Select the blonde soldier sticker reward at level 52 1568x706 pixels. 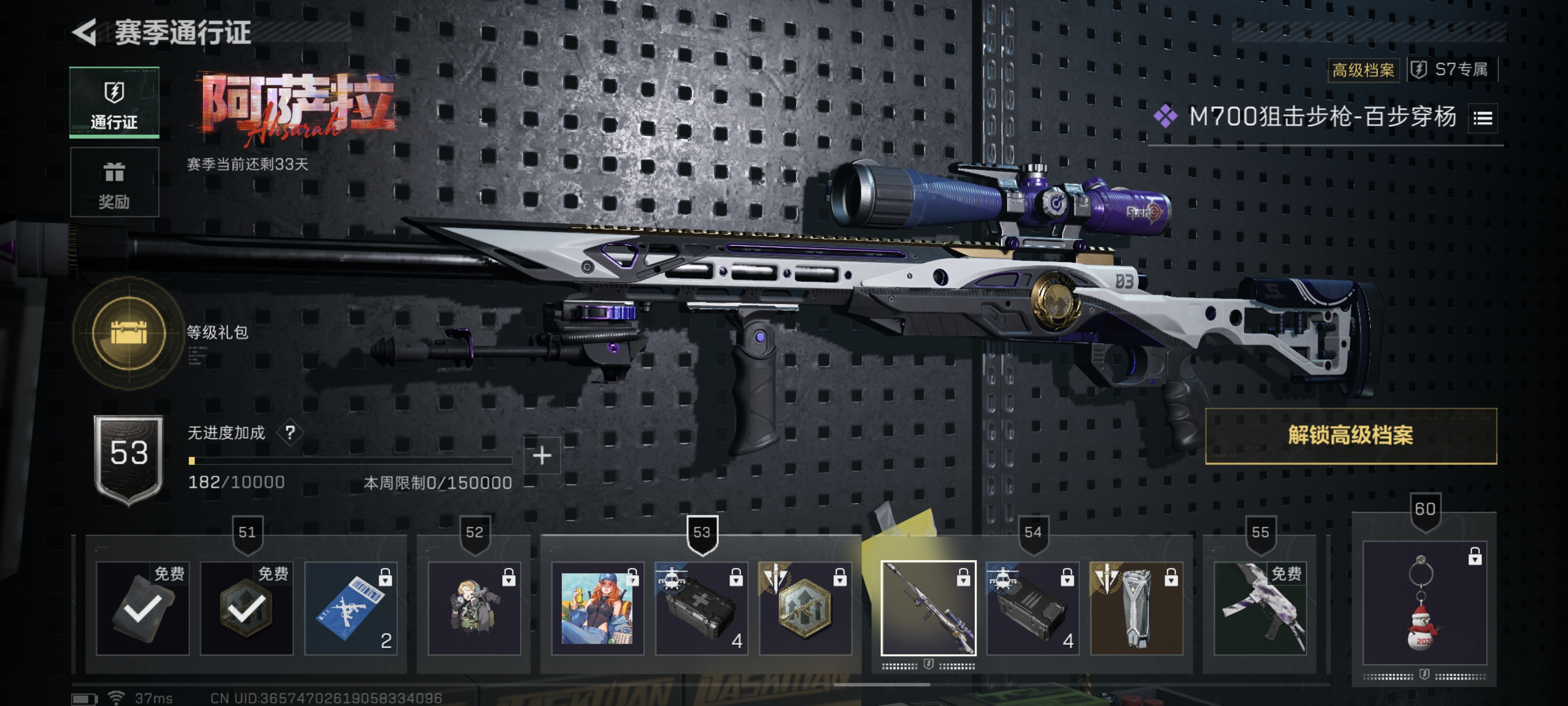pos(473,608)
